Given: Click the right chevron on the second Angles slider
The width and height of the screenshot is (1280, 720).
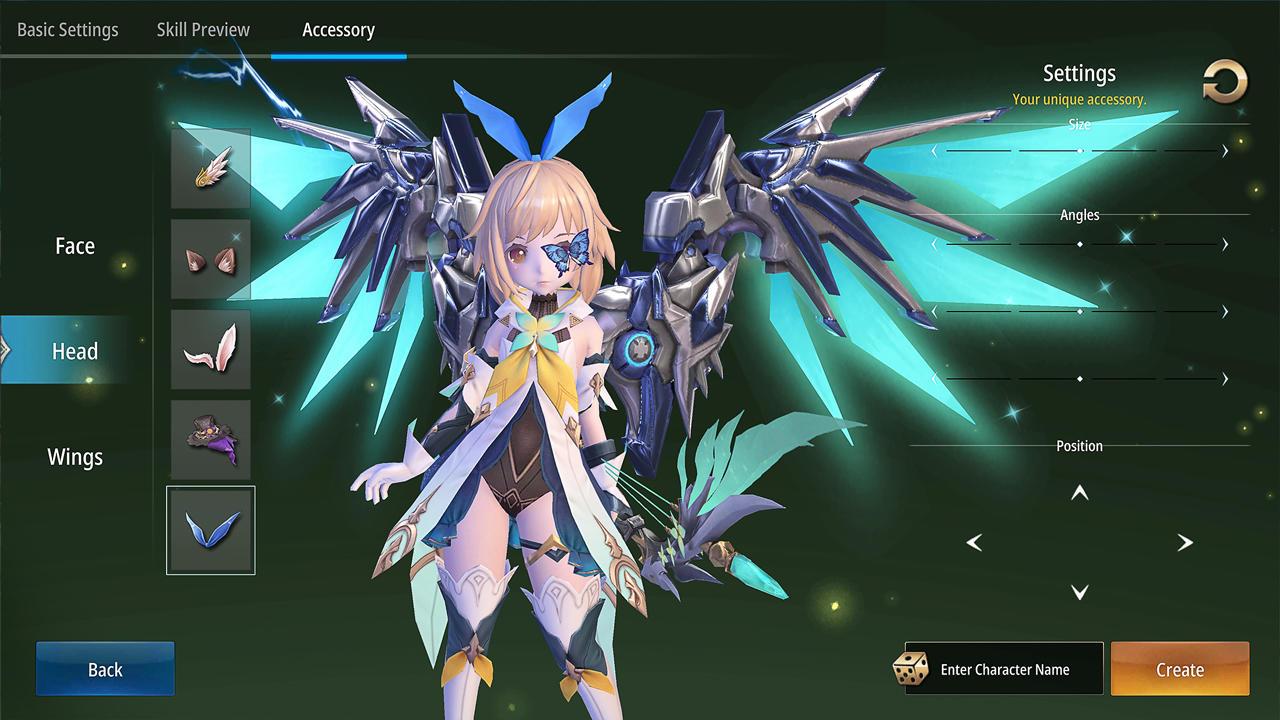Looking at the screenshot, I should [x=1224, y=311].
